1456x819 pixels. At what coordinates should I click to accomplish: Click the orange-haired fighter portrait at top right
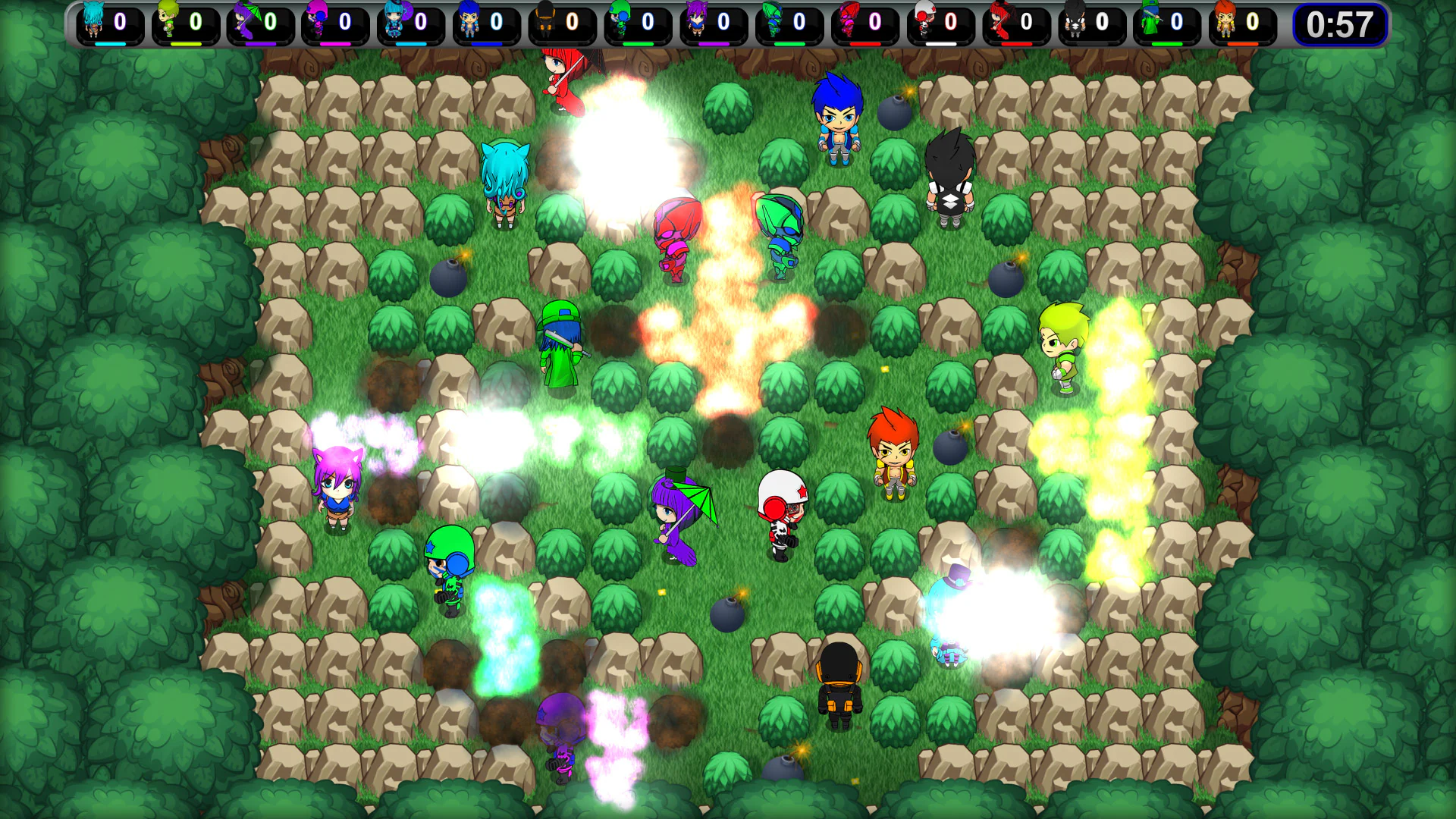point(1226,21)
